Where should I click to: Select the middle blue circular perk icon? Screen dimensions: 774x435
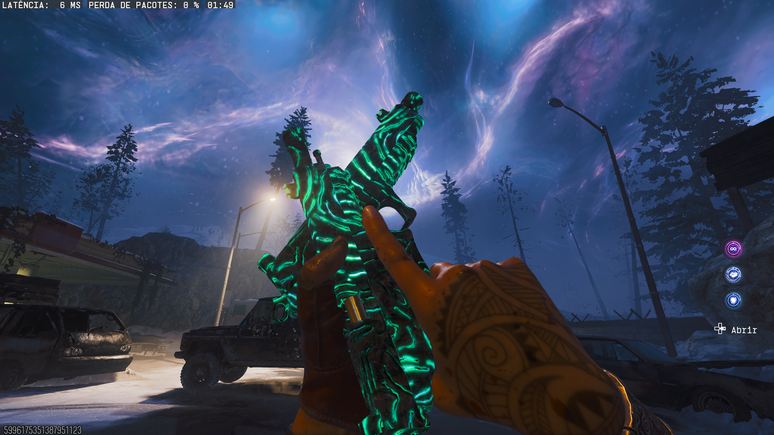[x=733, y=274]
